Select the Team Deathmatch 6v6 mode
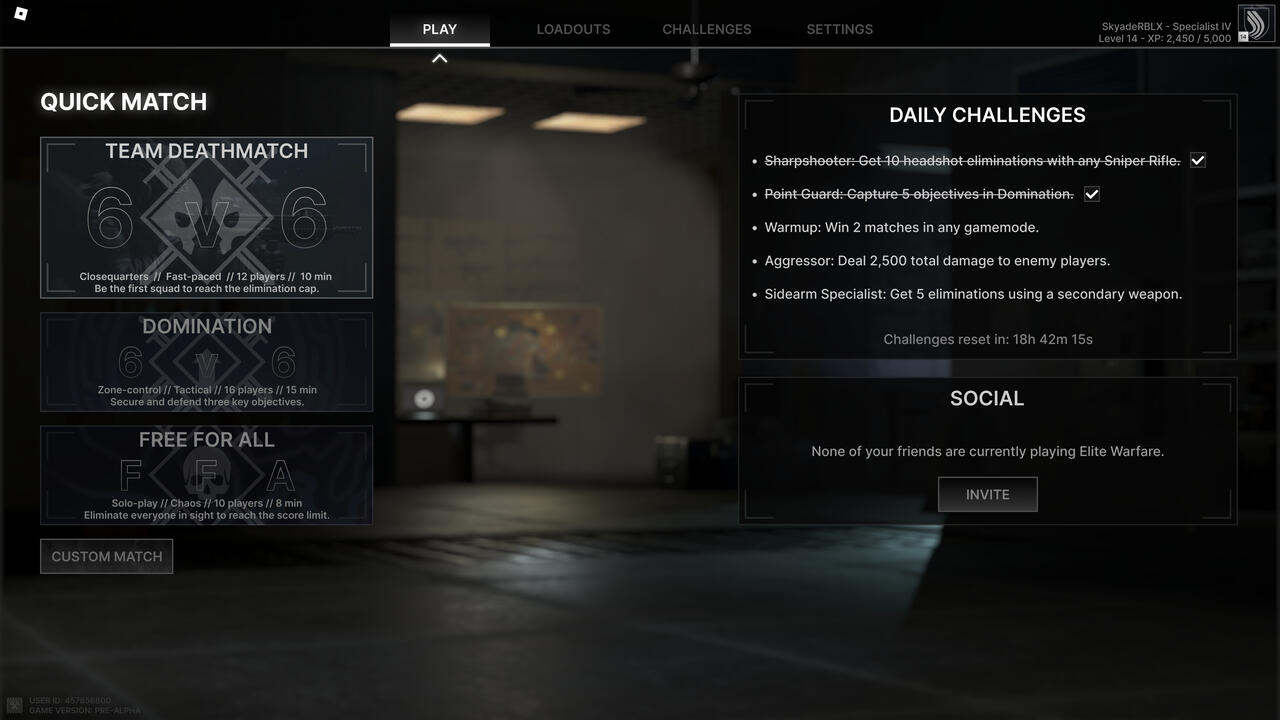The width and height of the screenshot is (1280, 720). point(206,218)
